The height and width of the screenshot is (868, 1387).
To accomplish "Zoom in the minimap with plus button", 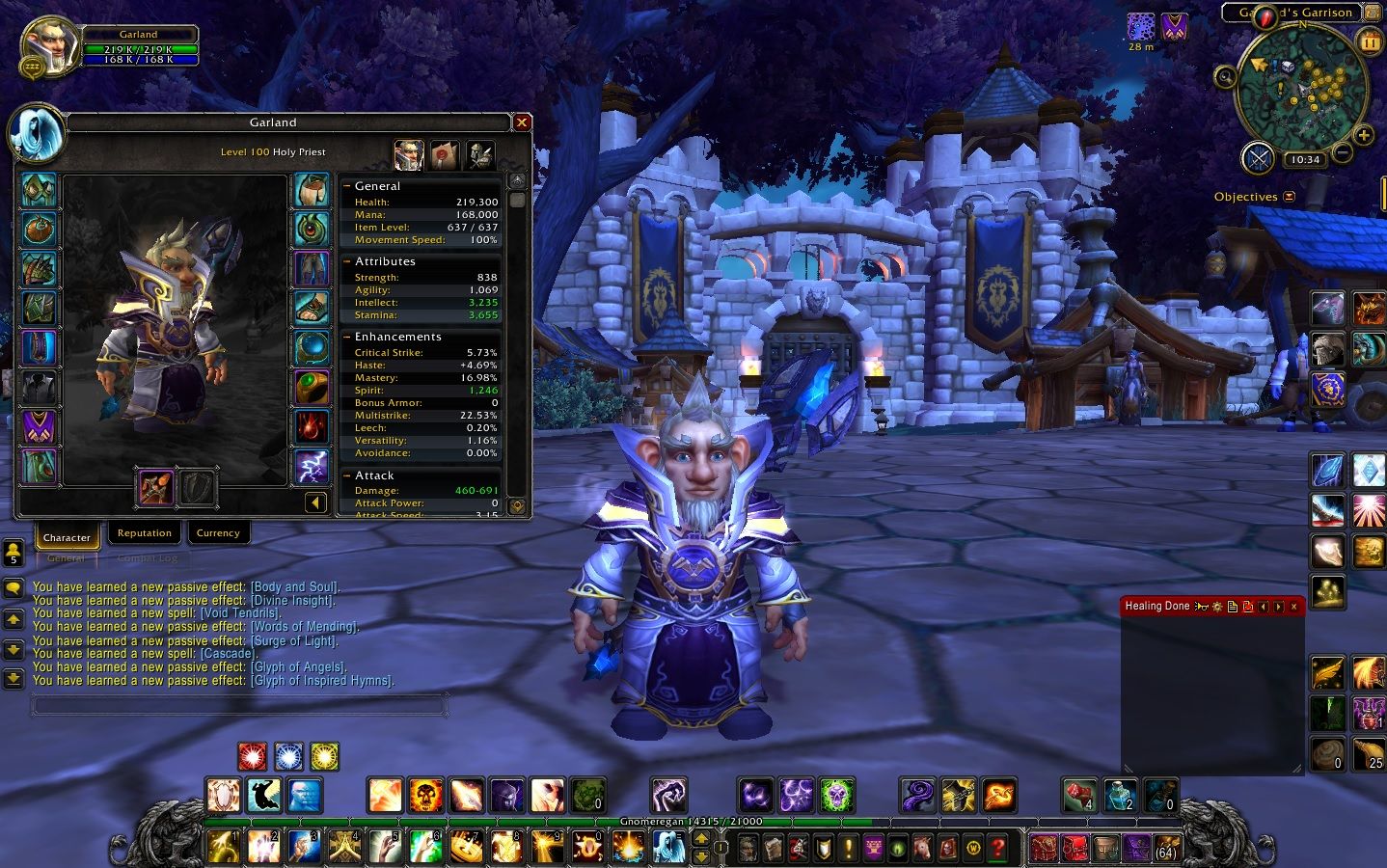I will click(1364, 135).
